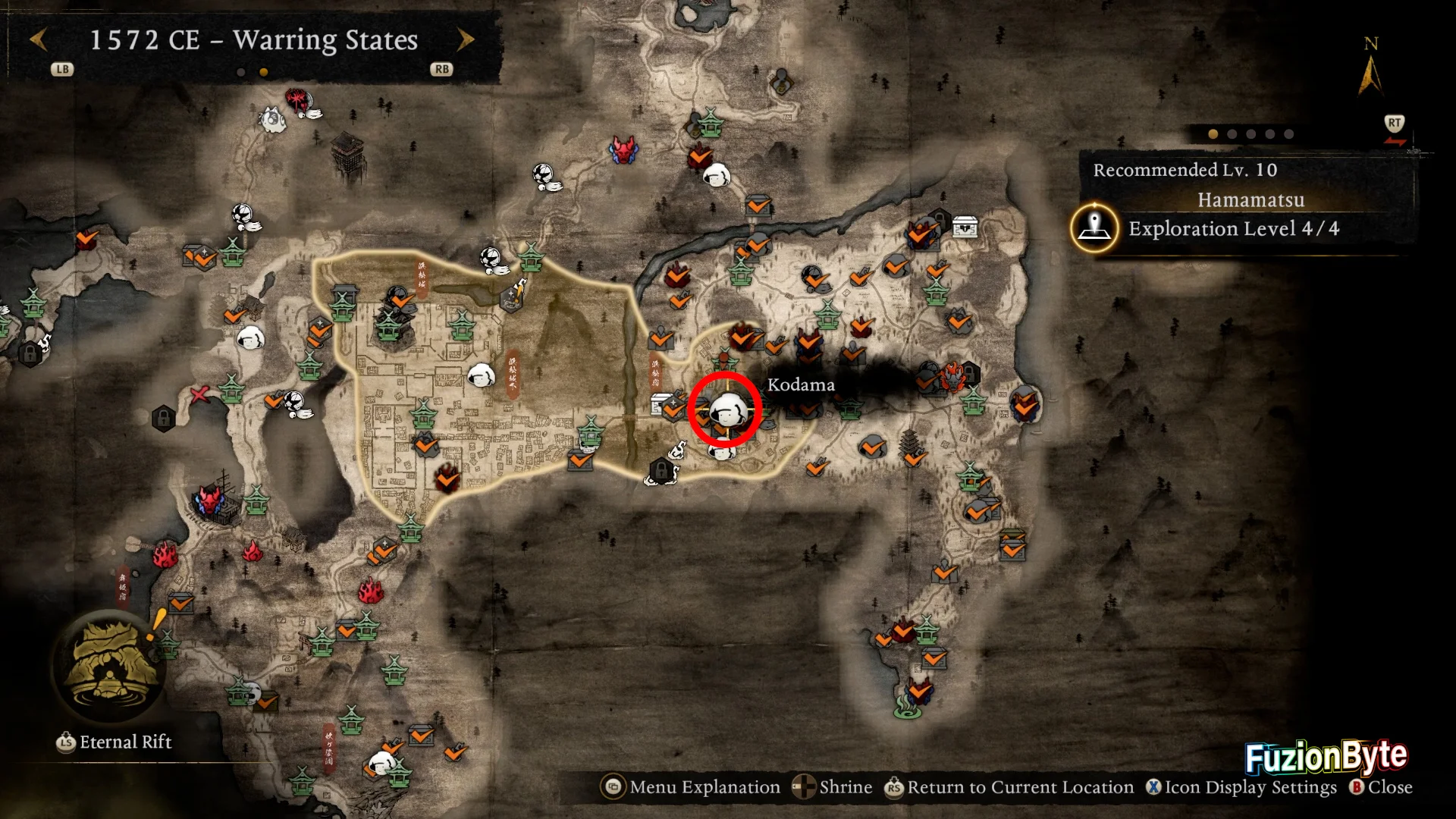Screen dimensions: 1456x819
Task: Select the ship marker with red mask
Action: pos(213,500)
